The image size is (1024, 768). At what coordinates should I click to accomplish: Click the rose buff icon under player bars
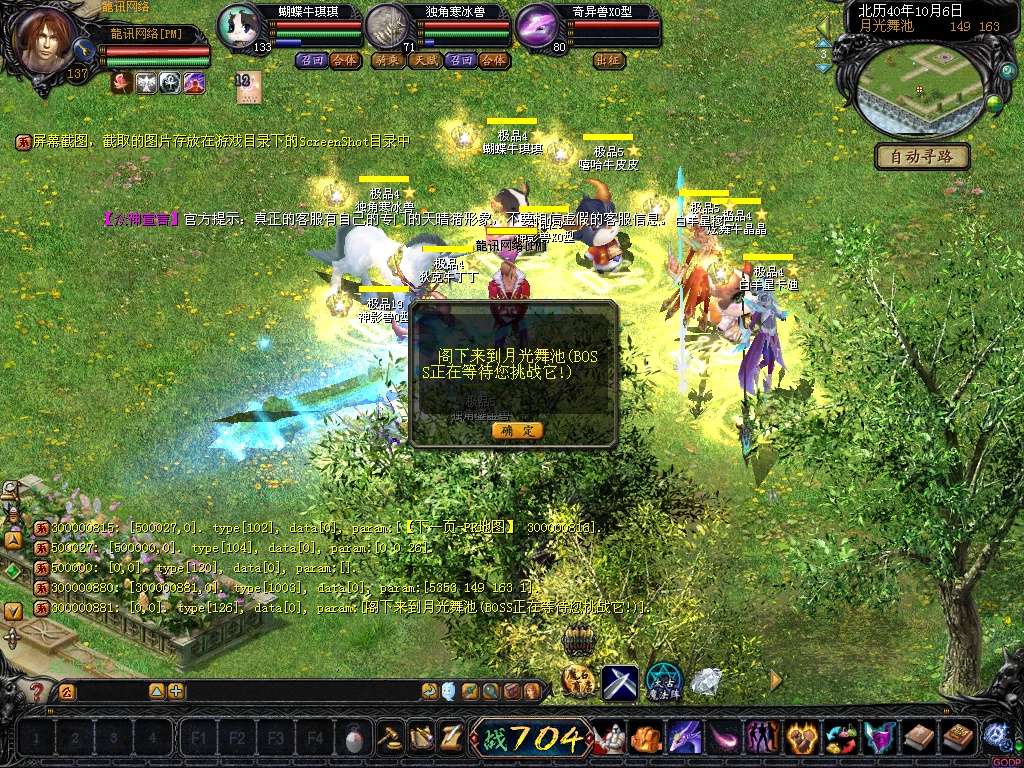[x=121, y=83]
